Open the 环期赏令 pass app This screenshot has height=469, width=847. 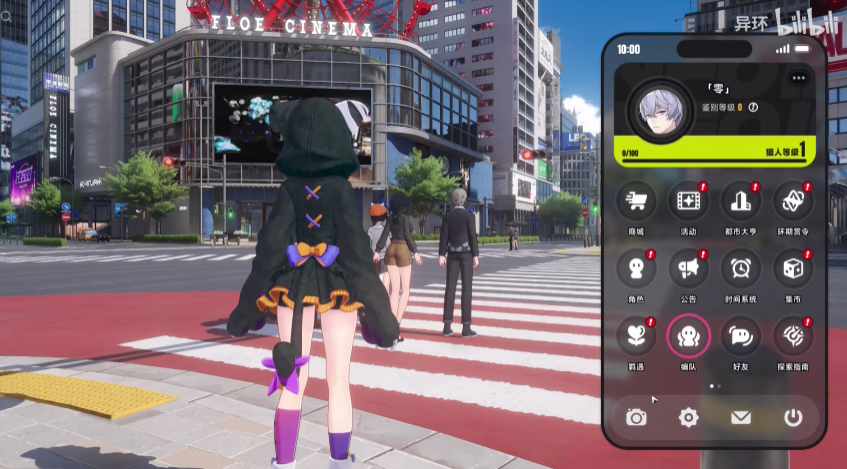792,201
